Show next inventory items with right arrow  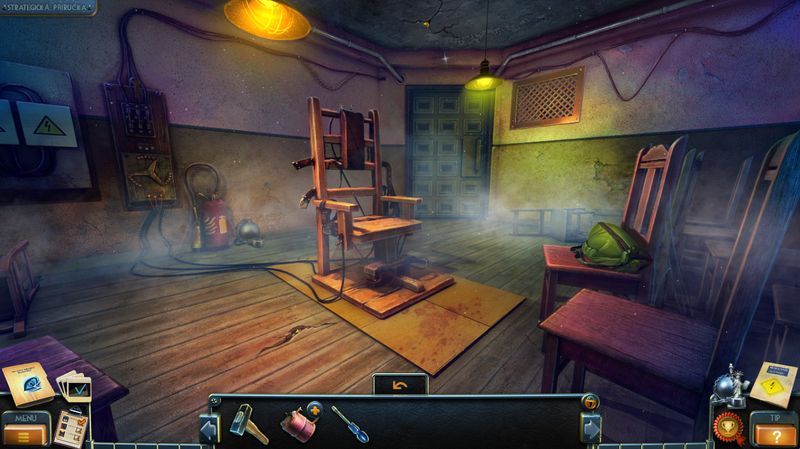tap(590, 428)
